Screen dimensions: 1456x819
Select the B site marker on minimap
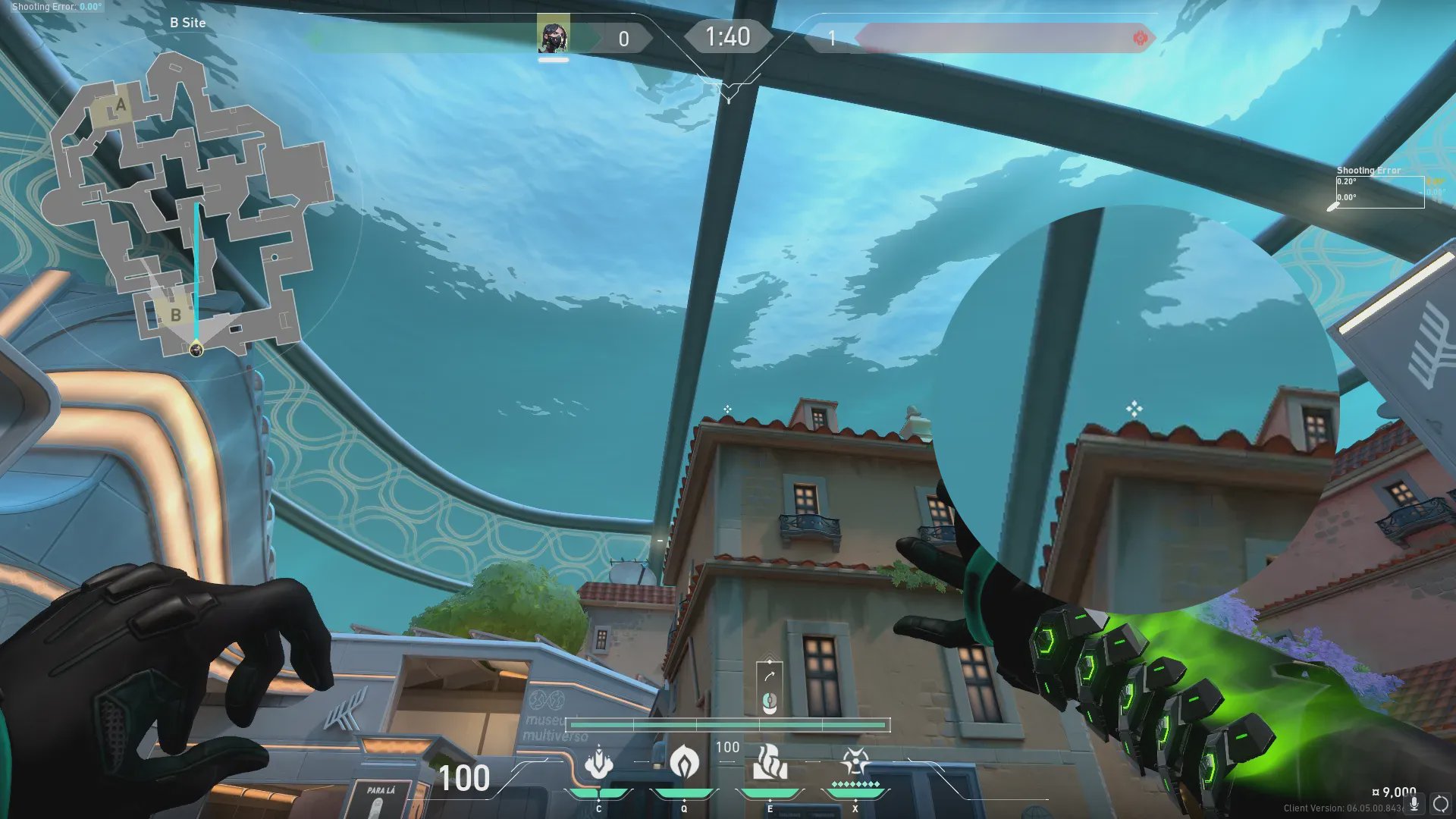175,315
